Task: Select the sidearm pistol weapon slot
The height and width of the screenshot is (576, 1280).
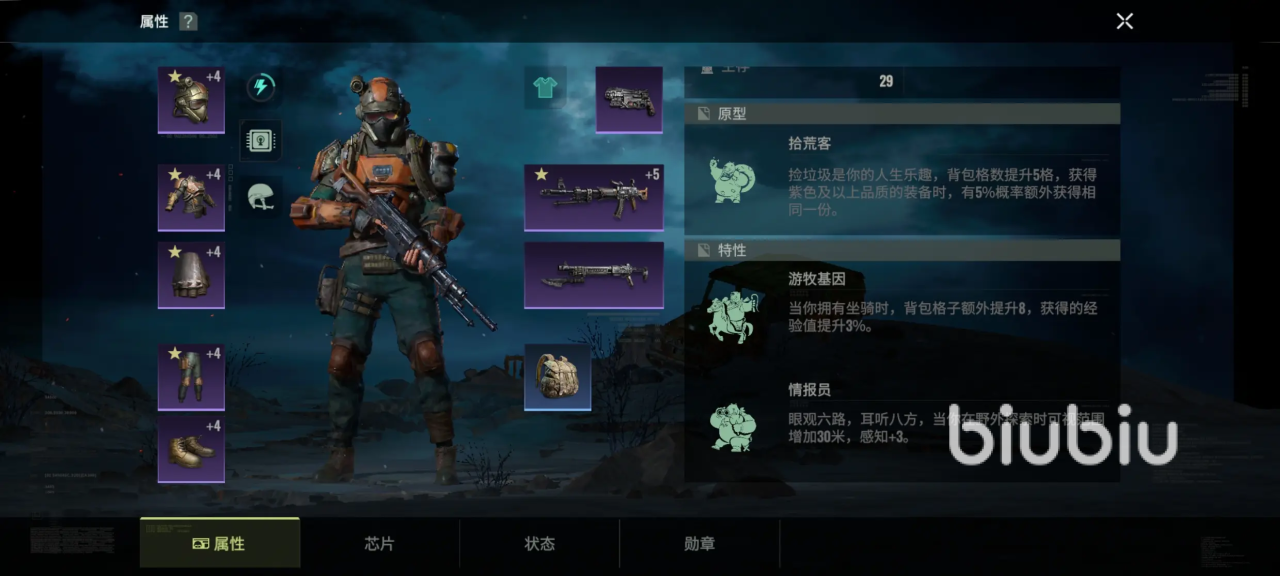Action: click(629, 99)
